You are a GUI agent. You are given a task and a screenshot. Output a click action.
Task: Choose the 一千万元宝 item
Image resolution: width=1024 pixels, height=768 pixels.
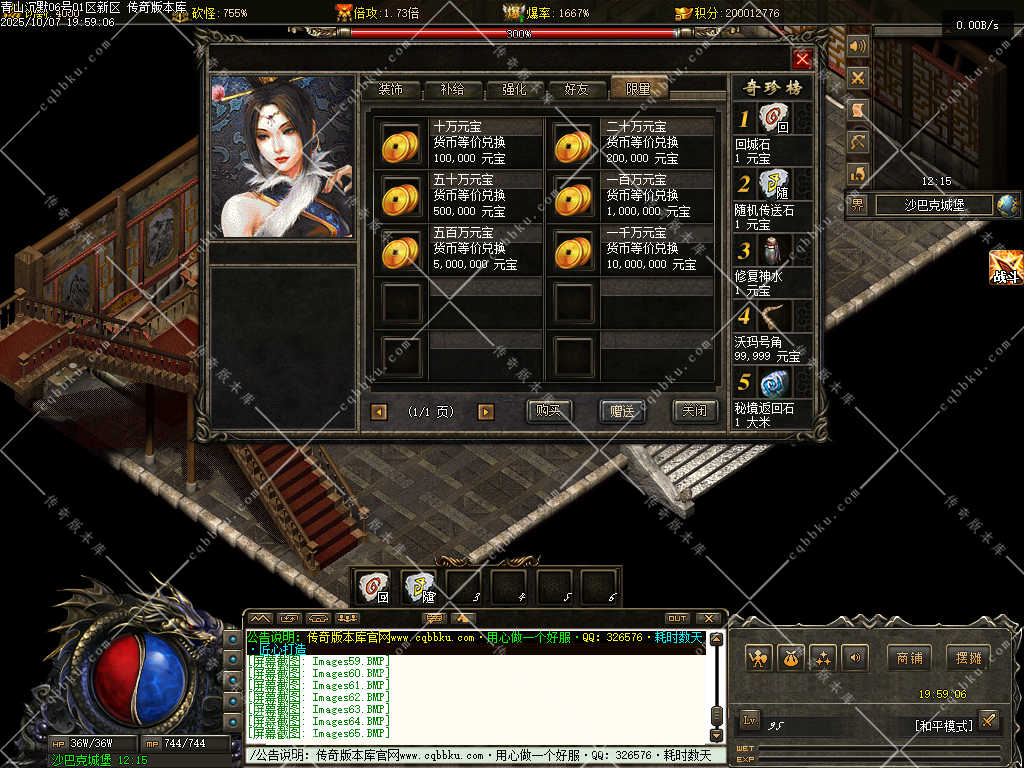point(574,250)
